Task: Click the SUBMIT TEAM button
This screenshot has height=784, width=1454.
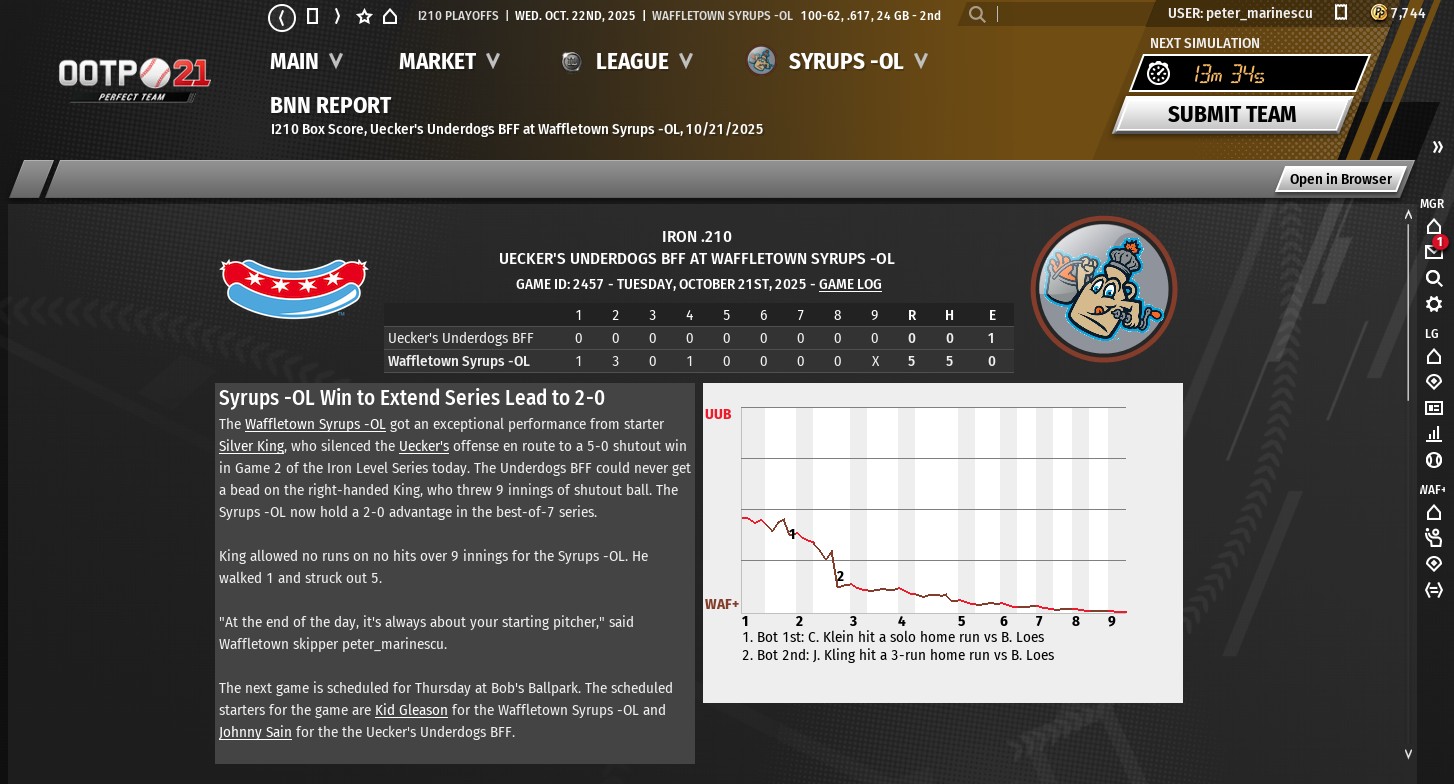Action: pos(1231,114)
